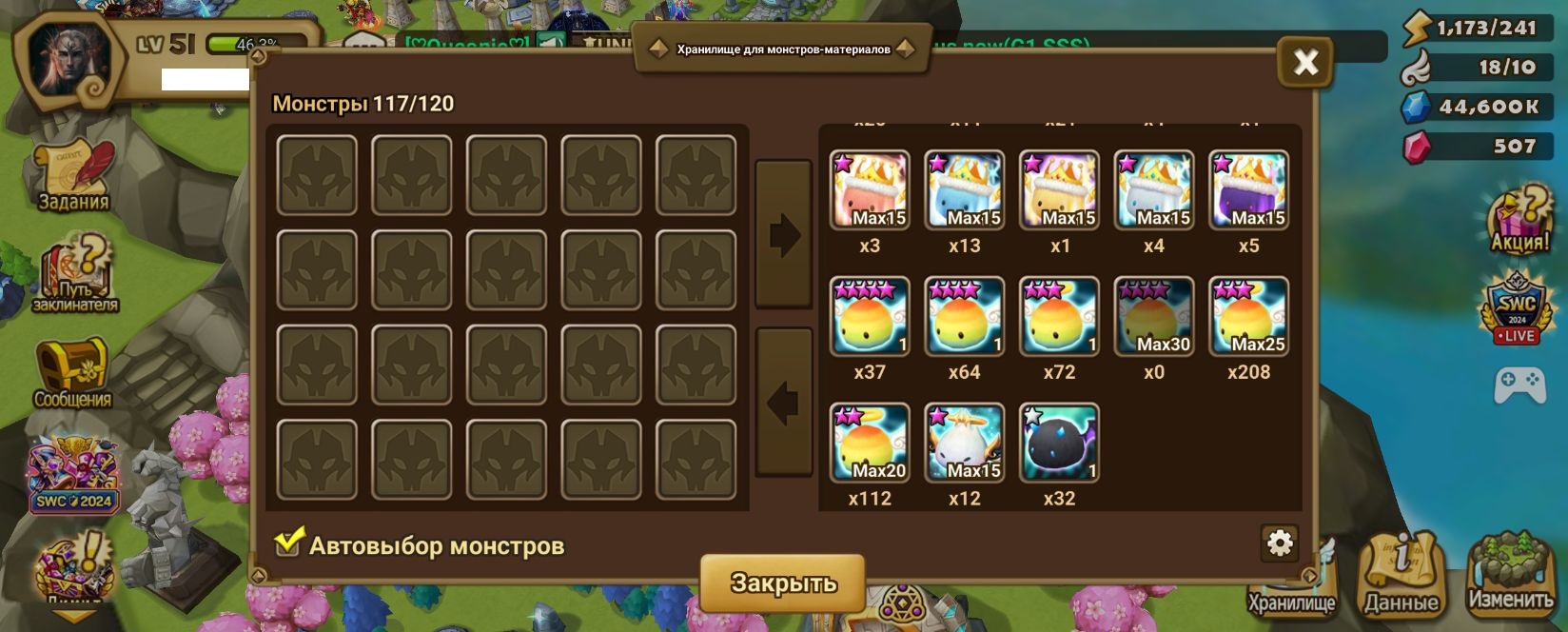This screenshot has height=632, width=1568.
Task: Select the four-star rainbowmon with x37
Action: (870, 316)
